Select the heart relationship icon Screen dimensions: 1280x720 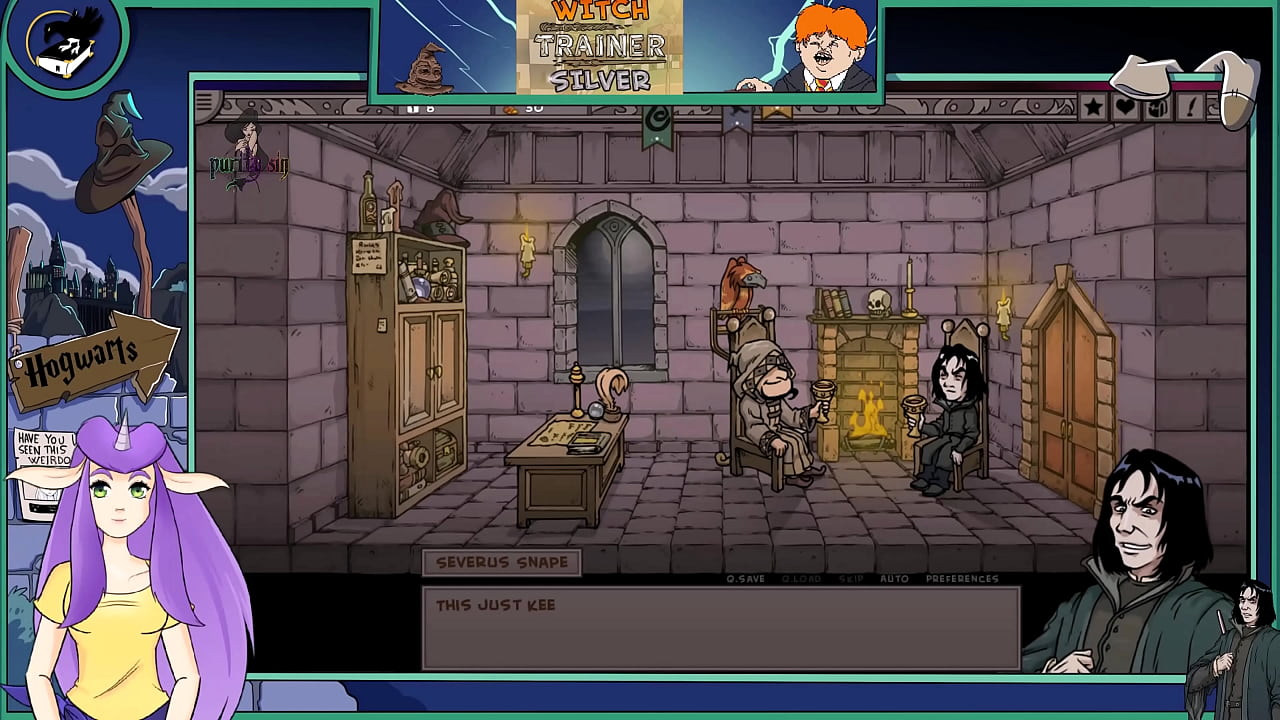(1124, 106)
